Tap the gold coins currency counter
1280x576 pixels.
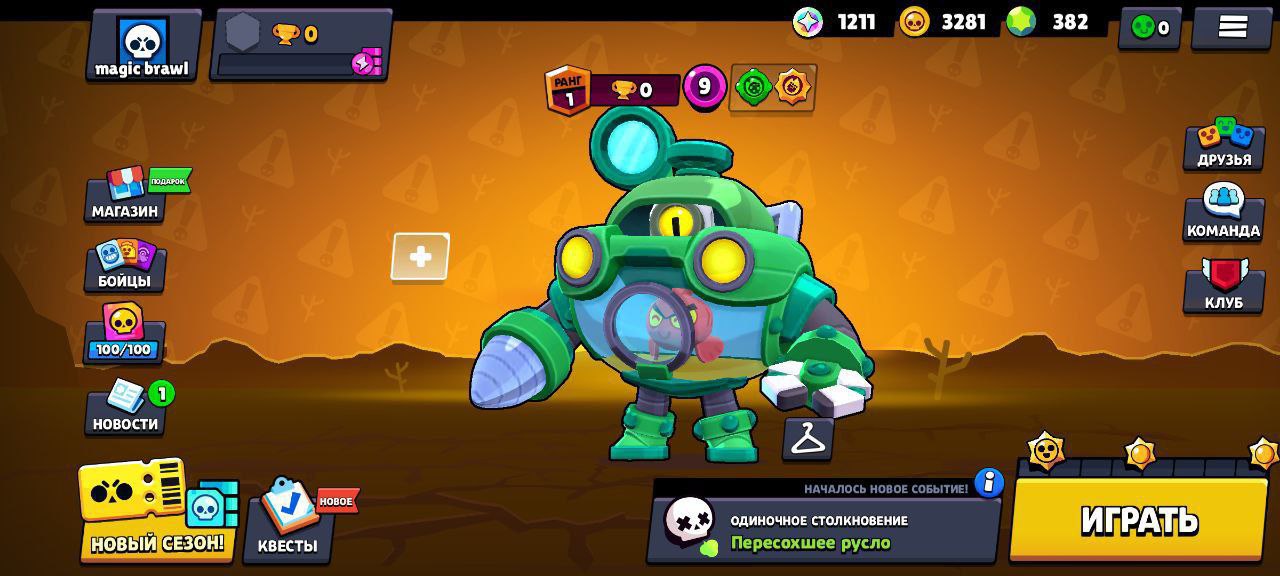click(944, 22)
